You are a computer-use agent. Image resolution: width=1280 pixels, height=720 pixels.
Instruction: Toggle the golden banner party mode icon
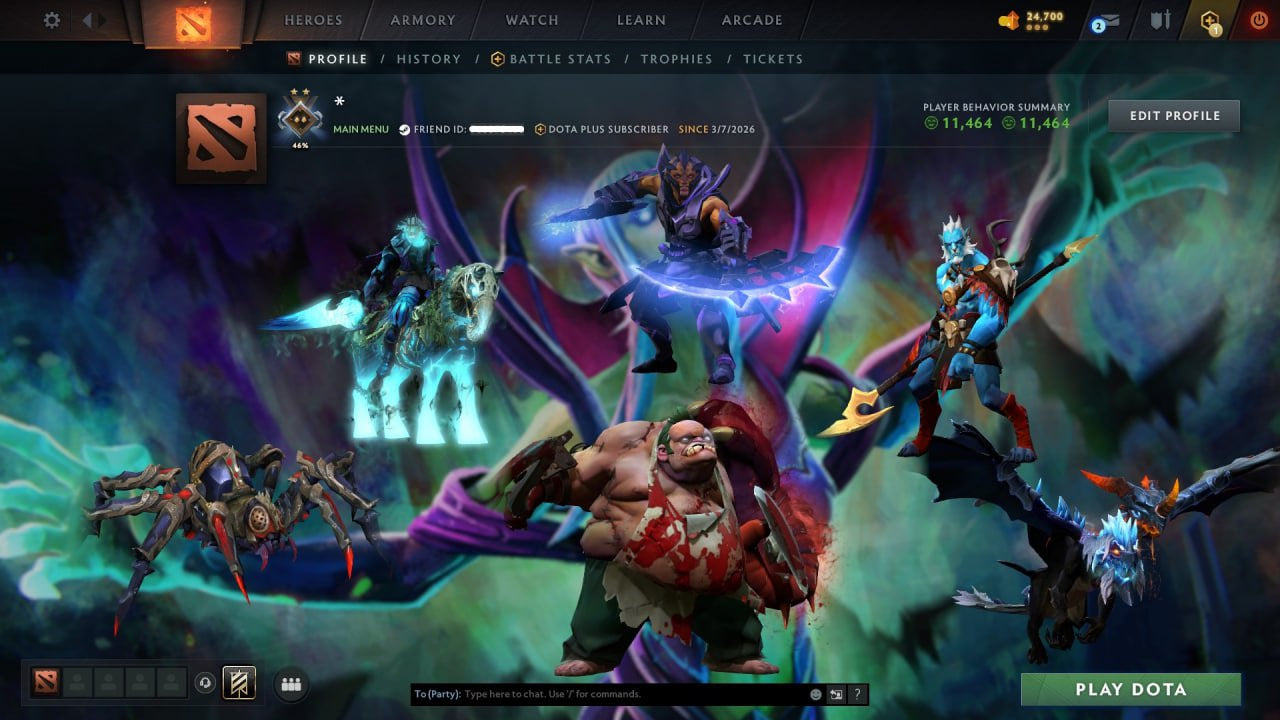pos(237,682)
